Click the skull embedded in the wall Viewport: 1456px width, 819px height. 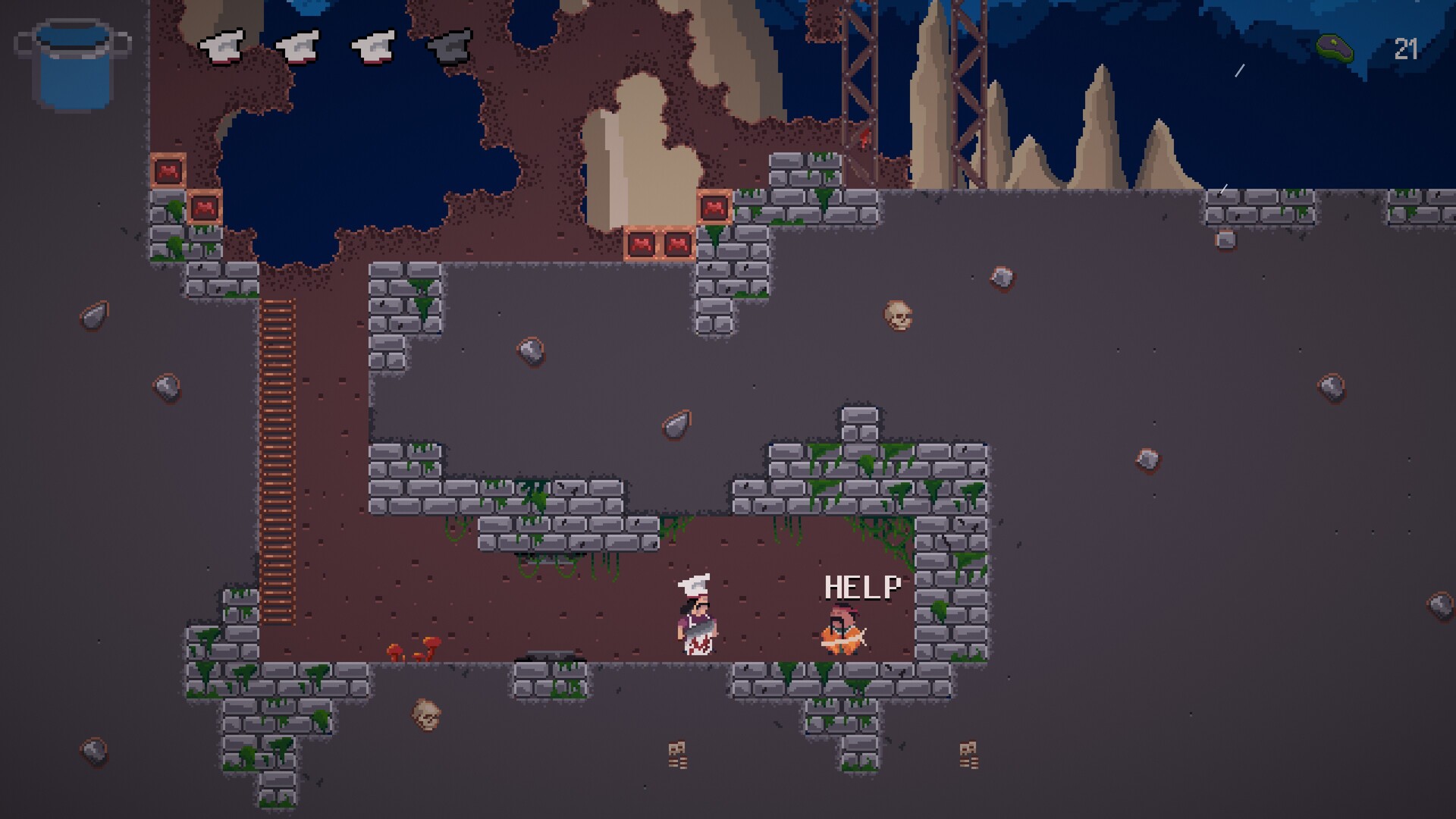pyautogui.click(x=898, y=316)
